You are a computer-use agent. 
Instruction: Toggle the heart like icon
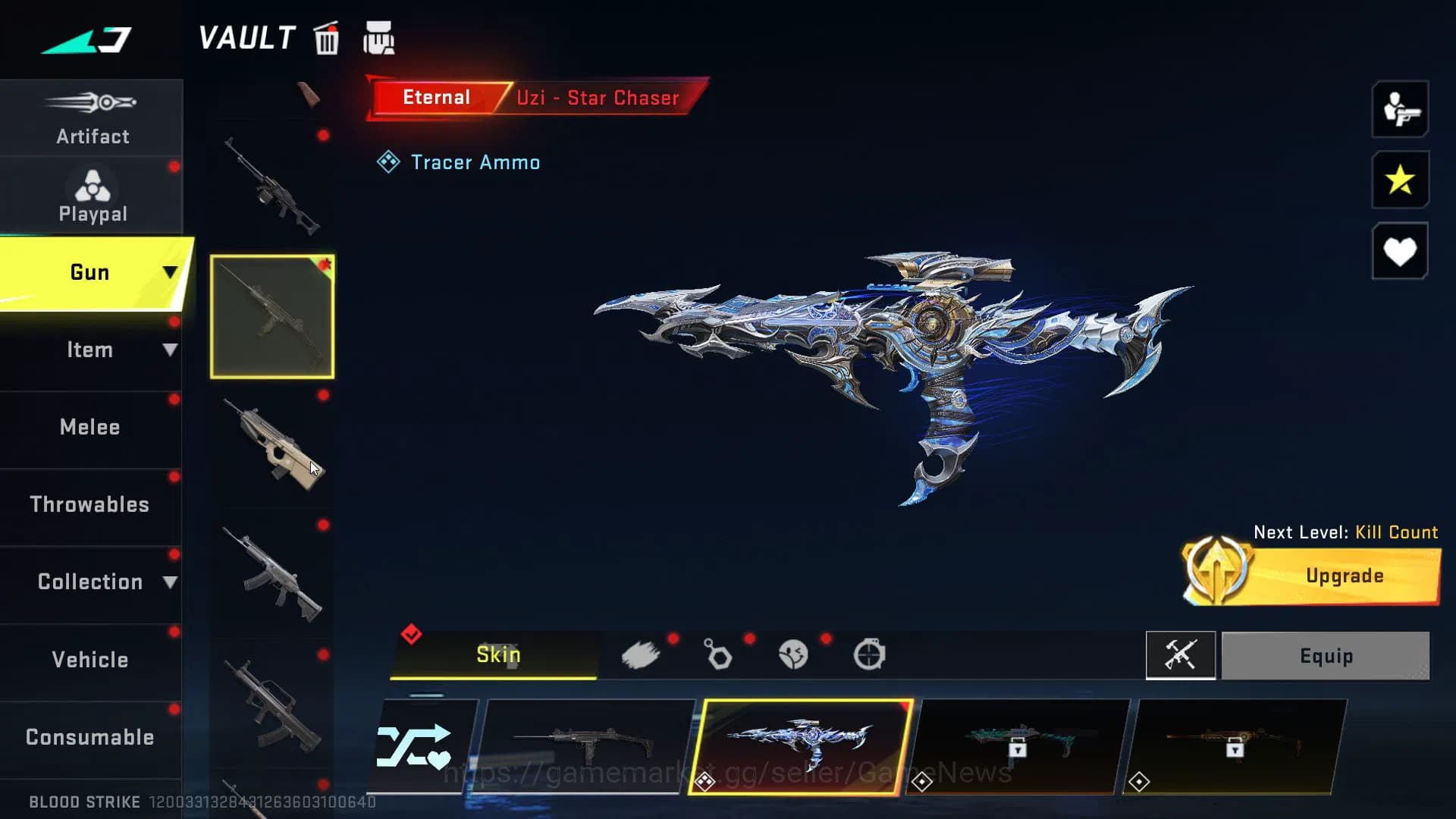[1399, 250]
